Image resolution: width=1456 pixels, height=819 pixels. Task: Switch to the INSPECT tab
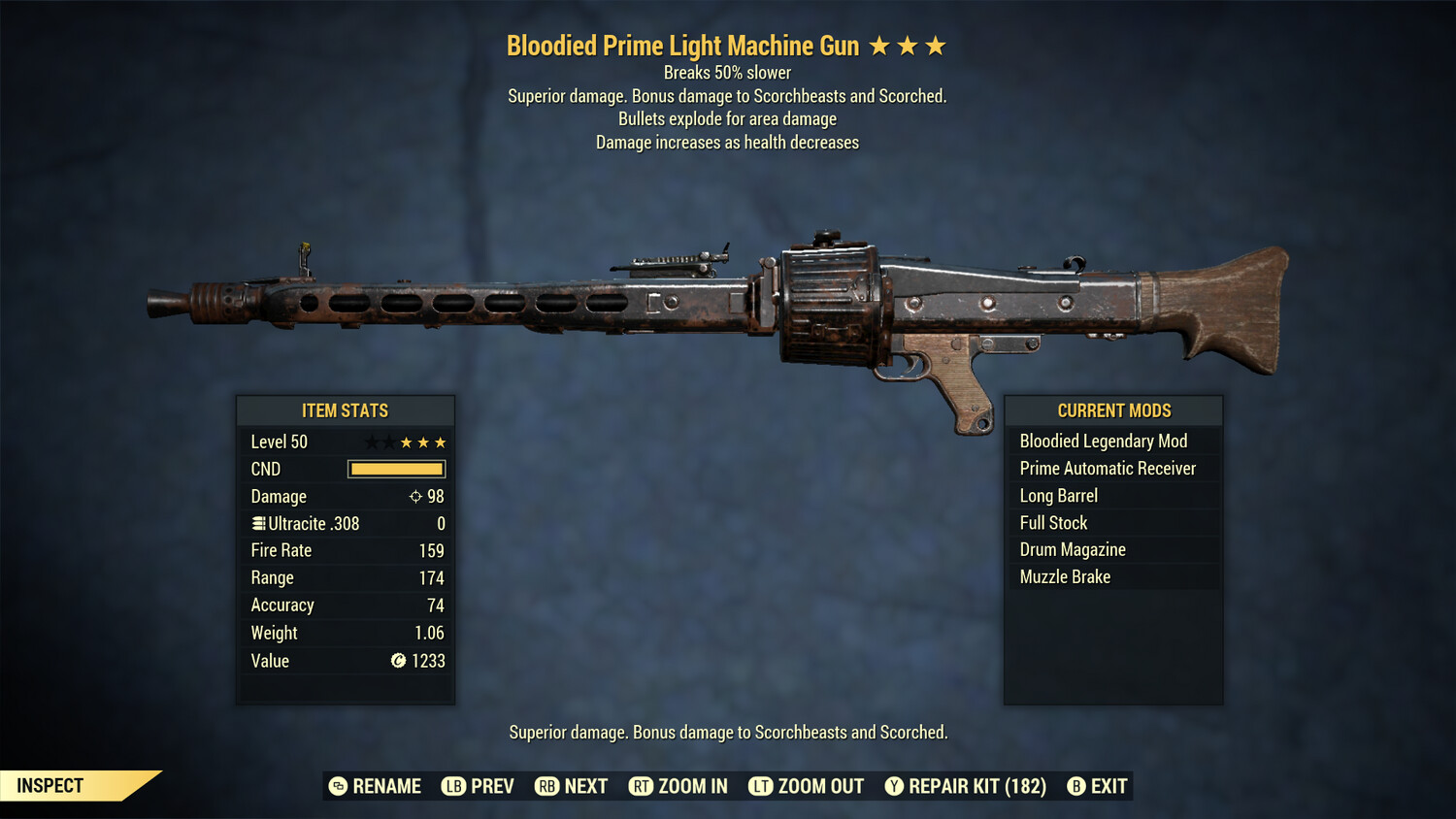(50, 785)
